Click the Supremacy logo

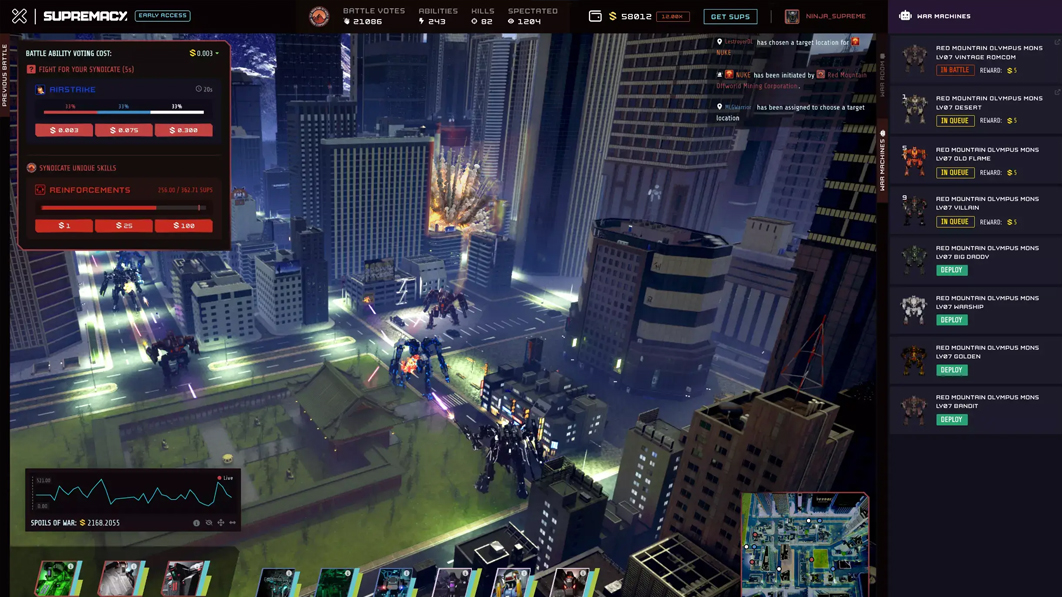pos(85,16)
